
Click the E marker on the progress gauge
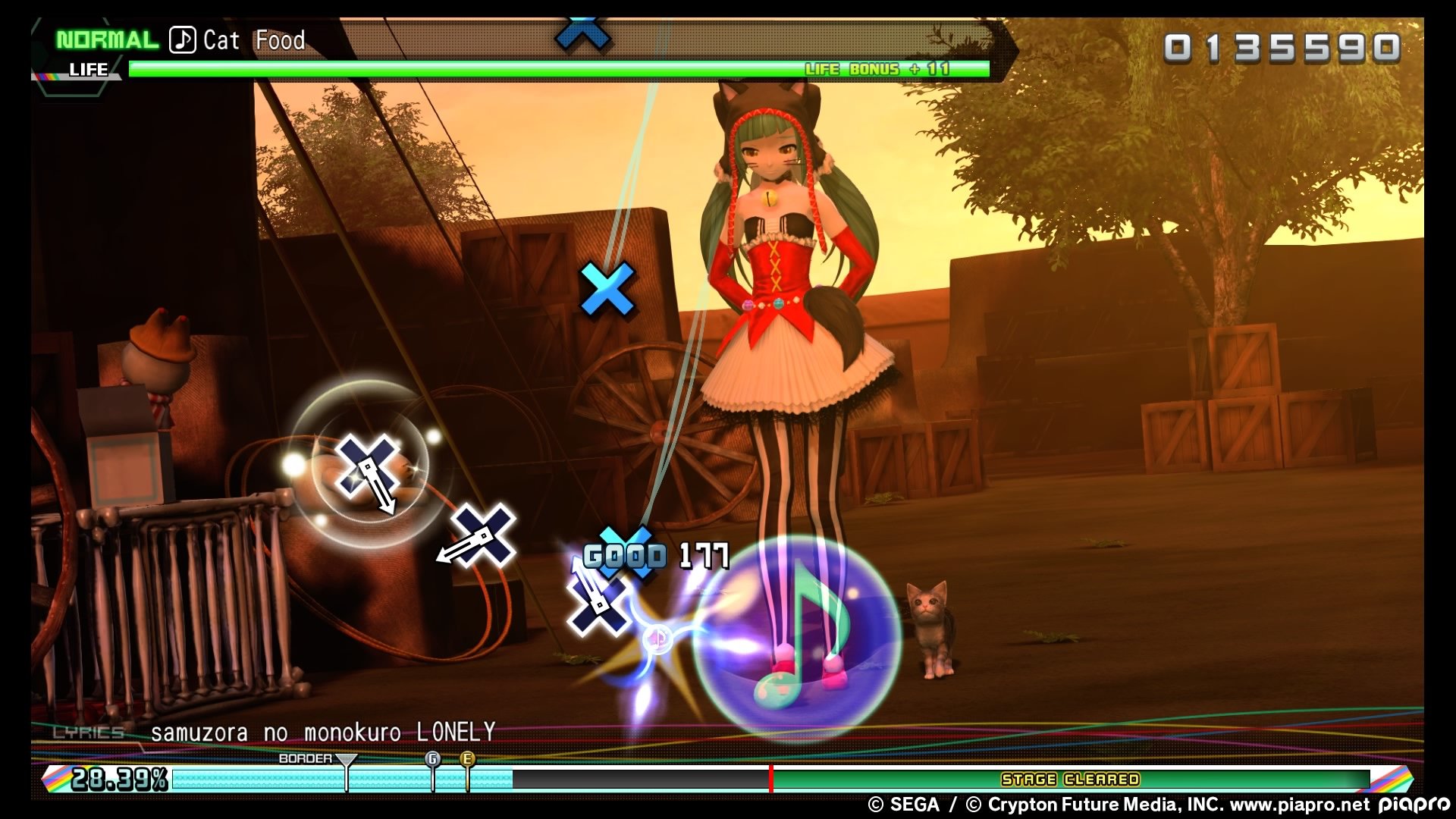tap(467, 759)
